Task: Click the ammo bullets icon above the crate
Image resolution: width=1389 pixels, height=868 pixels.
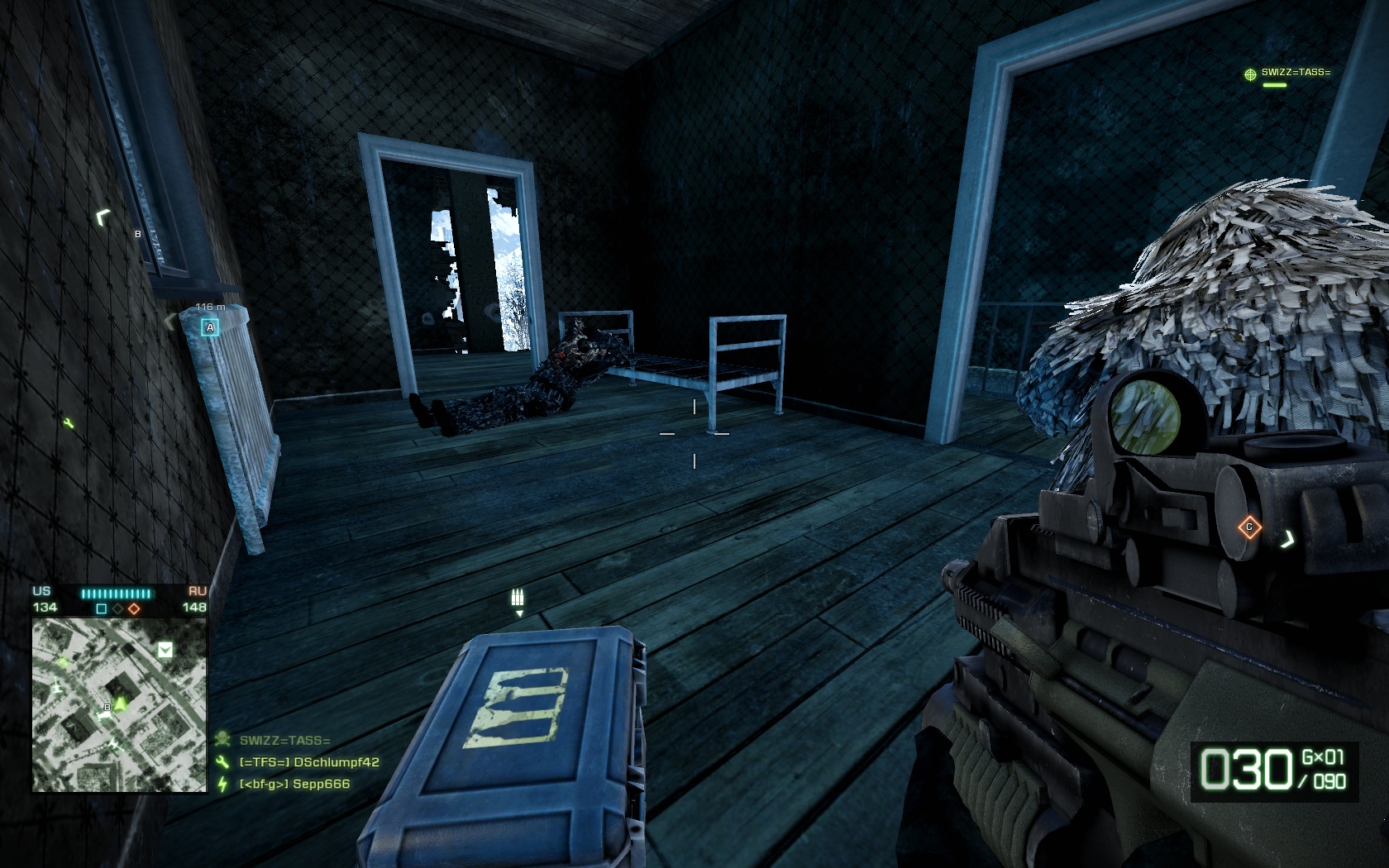Action: point(518,598)
